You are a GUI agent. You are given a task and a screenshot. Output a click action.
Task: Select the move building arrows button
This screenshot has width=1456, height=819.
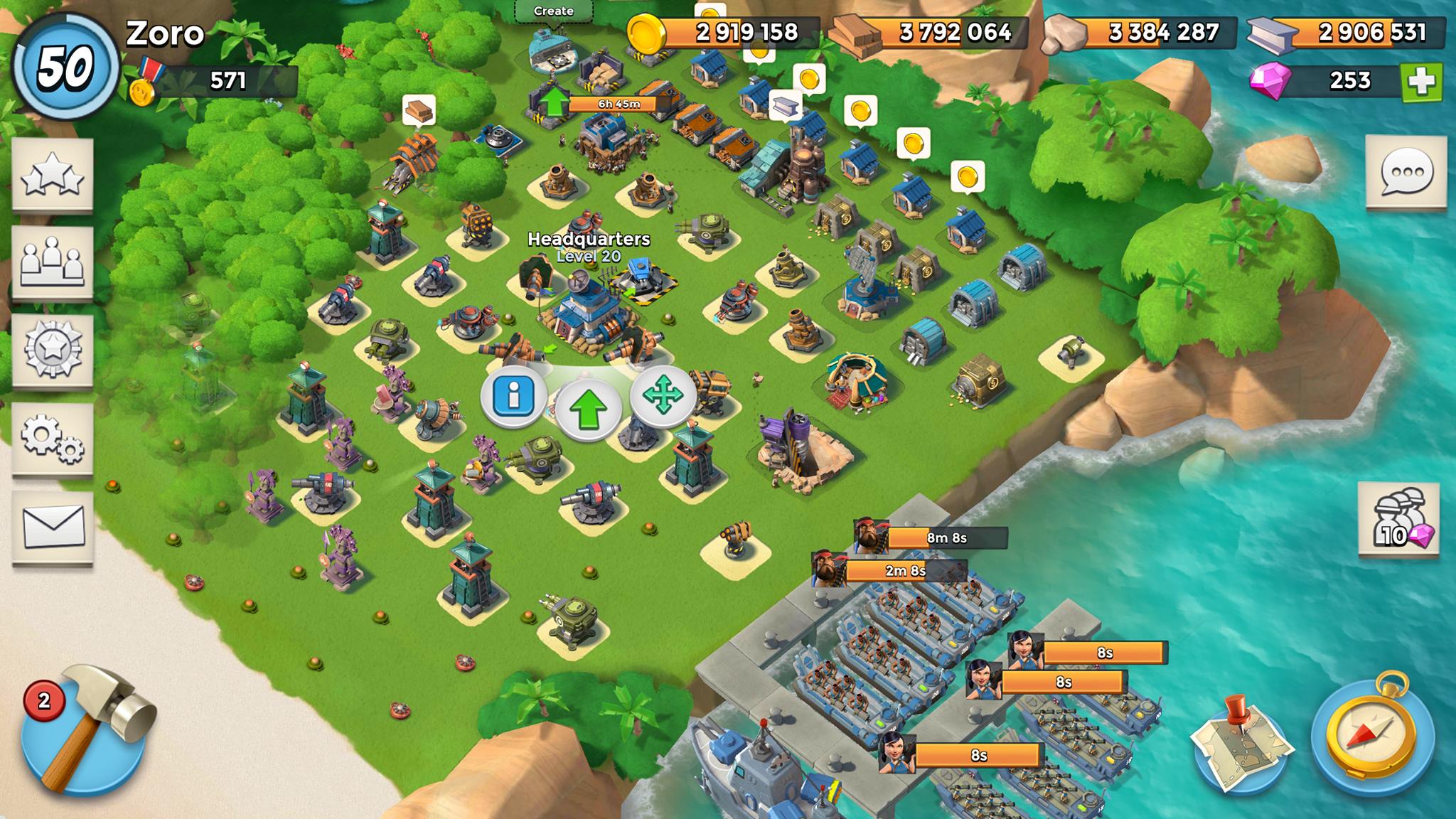point(663,395)
